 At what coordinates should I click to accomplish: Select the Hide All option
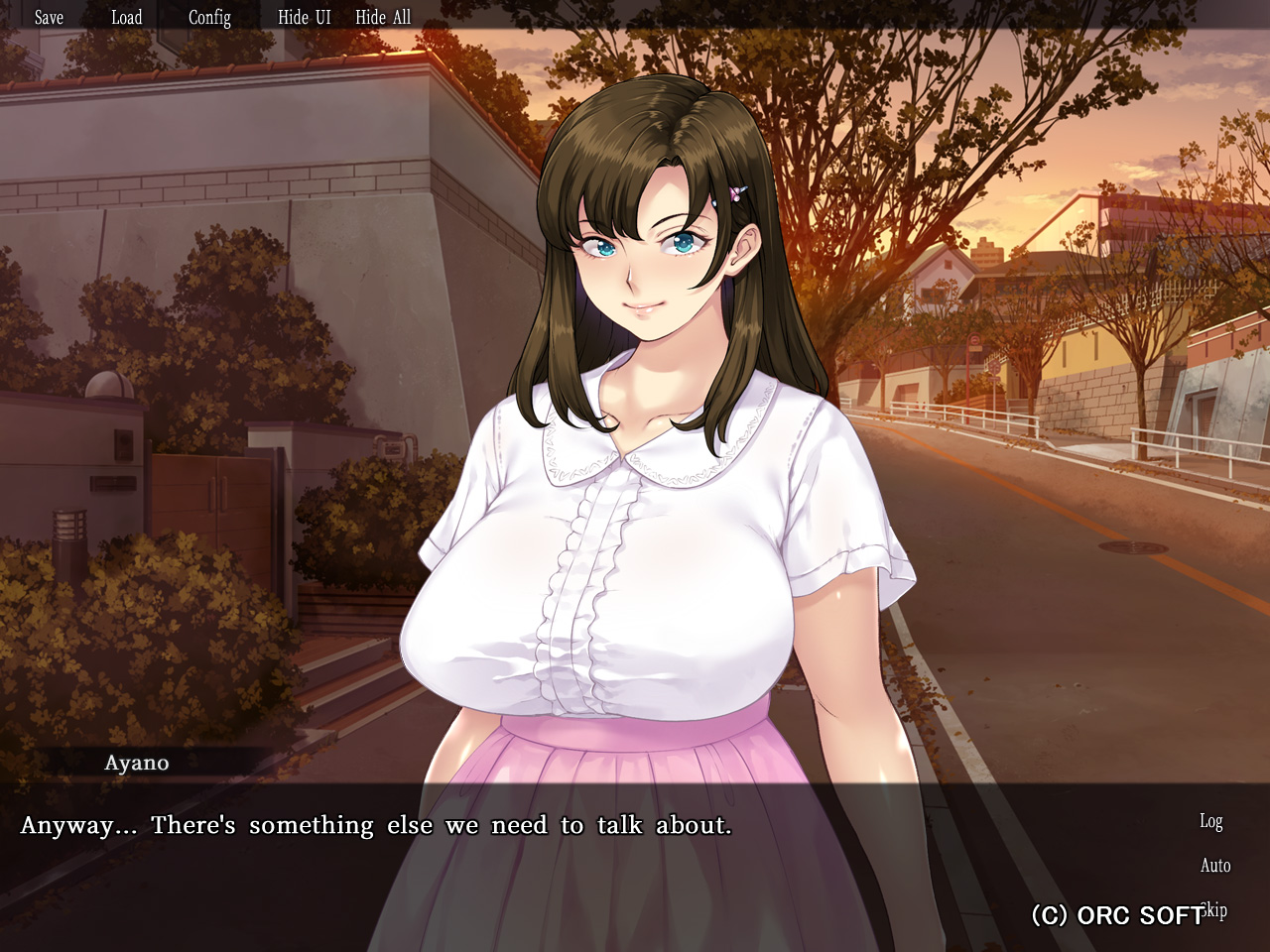383,17
